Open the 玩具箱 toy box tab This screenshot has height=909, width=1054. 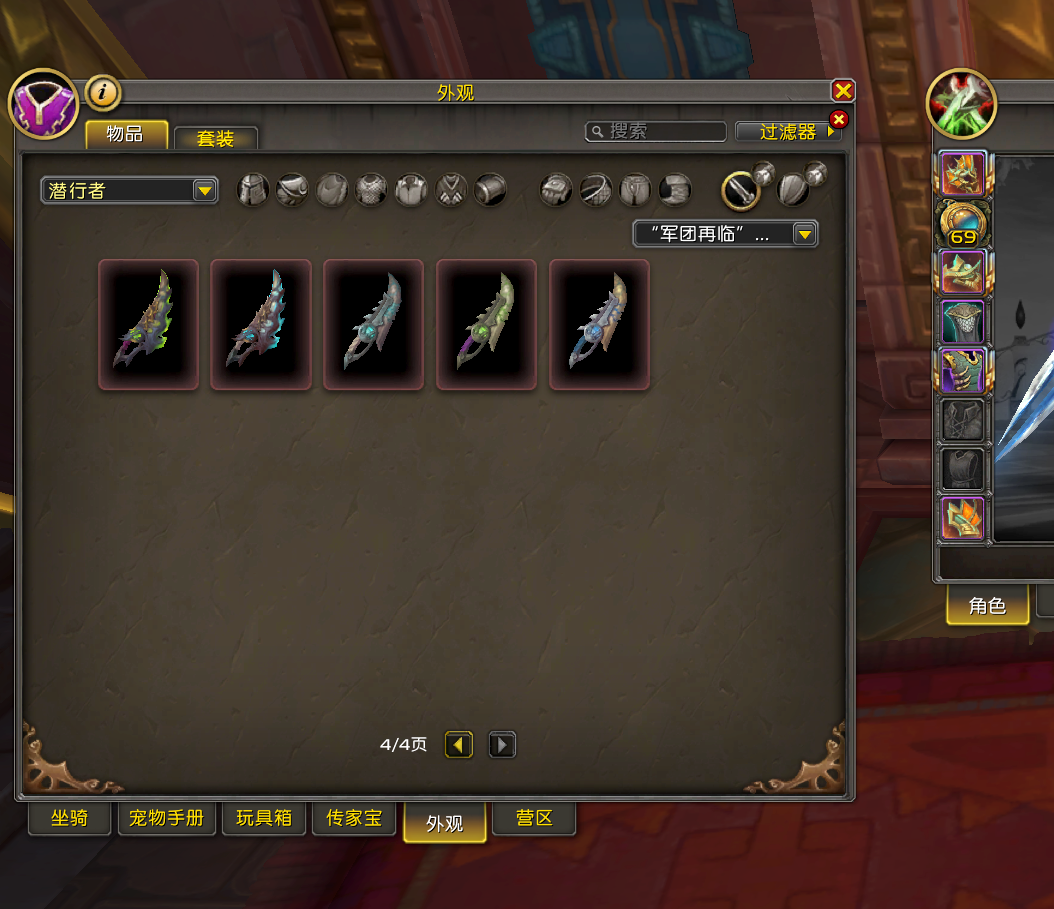[x=264, y=818]
